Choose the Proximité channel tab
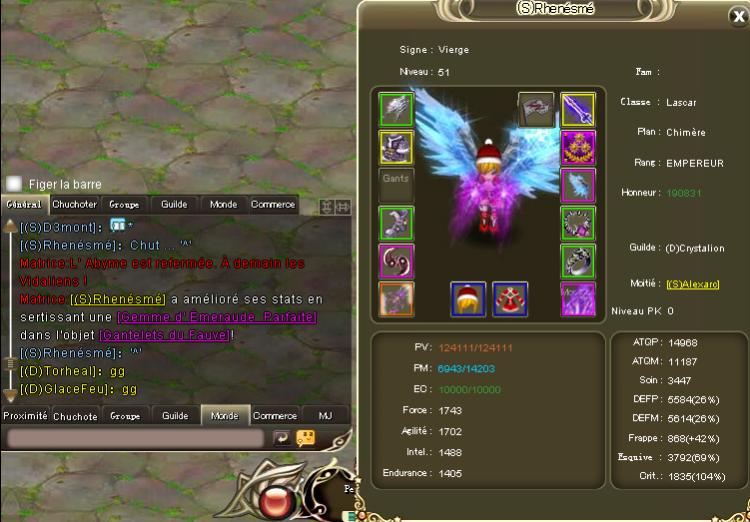This screenshot has width=750, height=522. (25, 416)
